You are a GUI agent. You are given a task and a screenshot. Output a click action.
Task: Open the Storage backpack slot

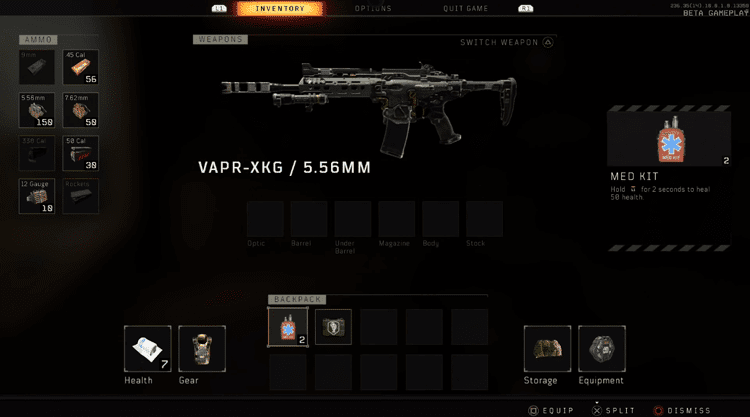pyautogui.click(x=547, y=349)
